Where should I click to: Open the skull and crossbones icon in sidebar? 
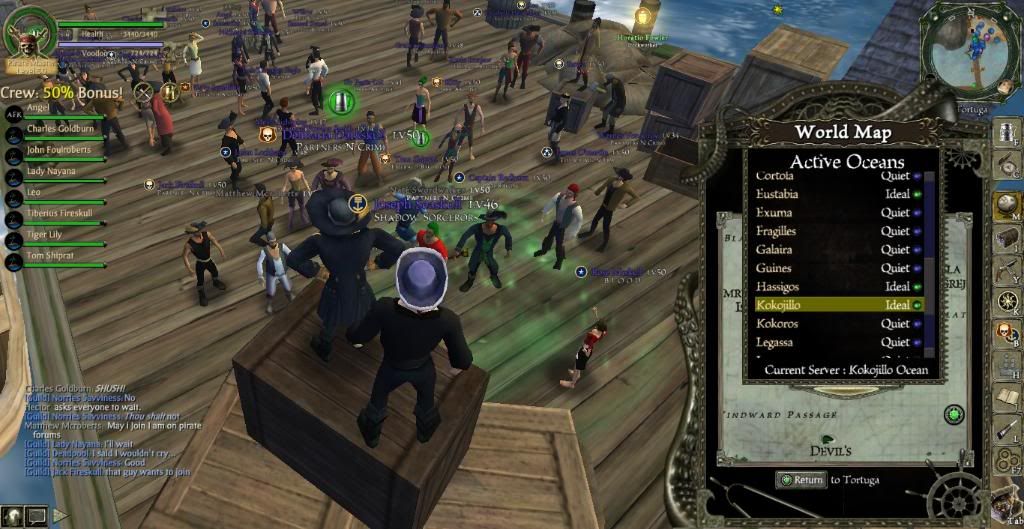[x=1006, y=333]
